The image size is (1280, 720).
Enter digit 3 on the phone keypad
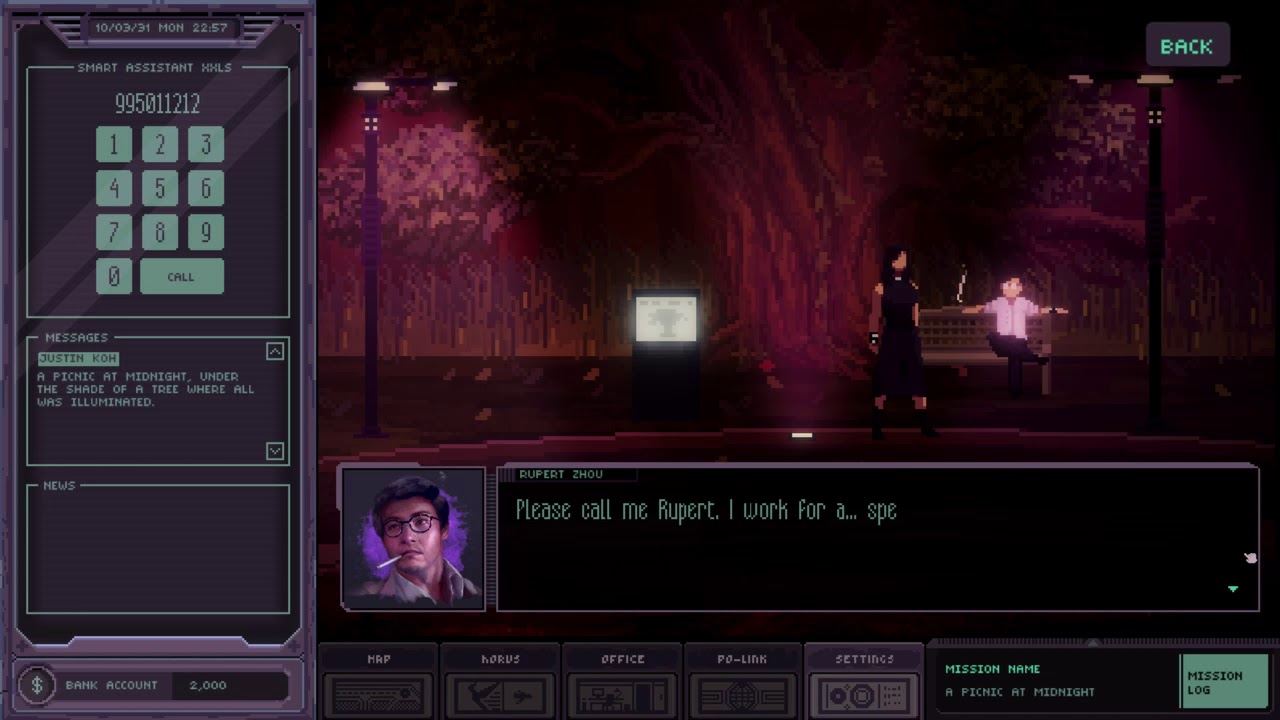click(x=206, y=145)
